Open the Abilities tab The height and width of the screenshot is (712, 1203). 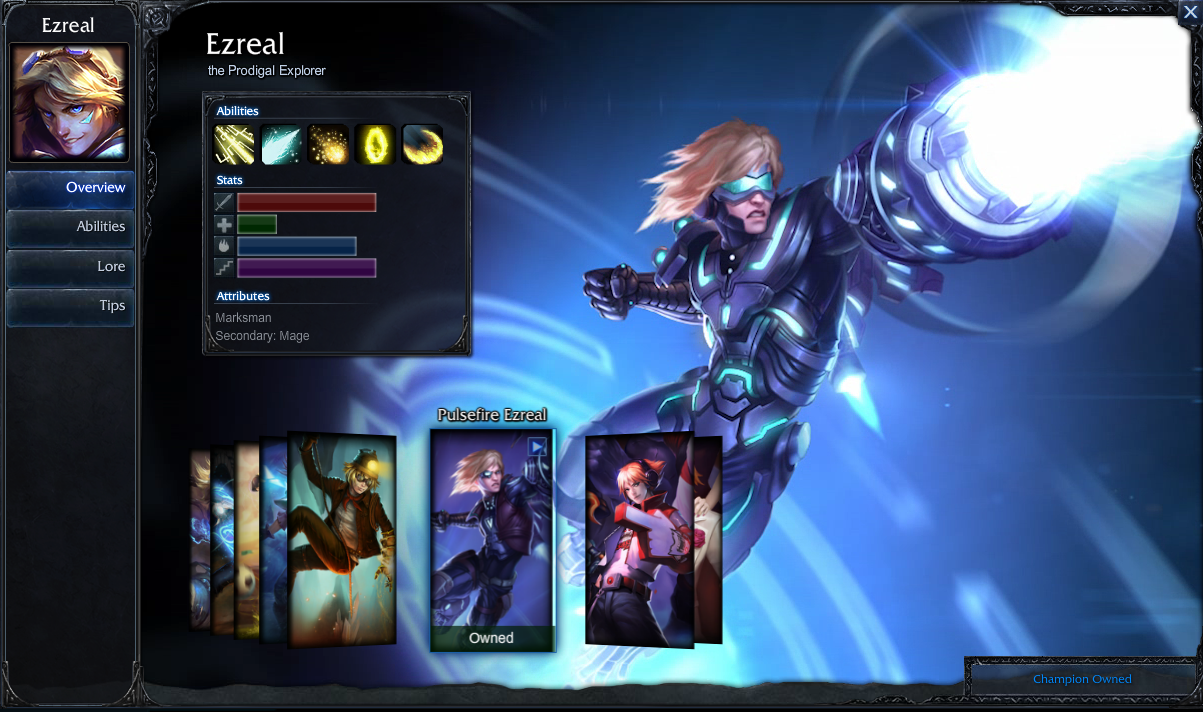70,227
